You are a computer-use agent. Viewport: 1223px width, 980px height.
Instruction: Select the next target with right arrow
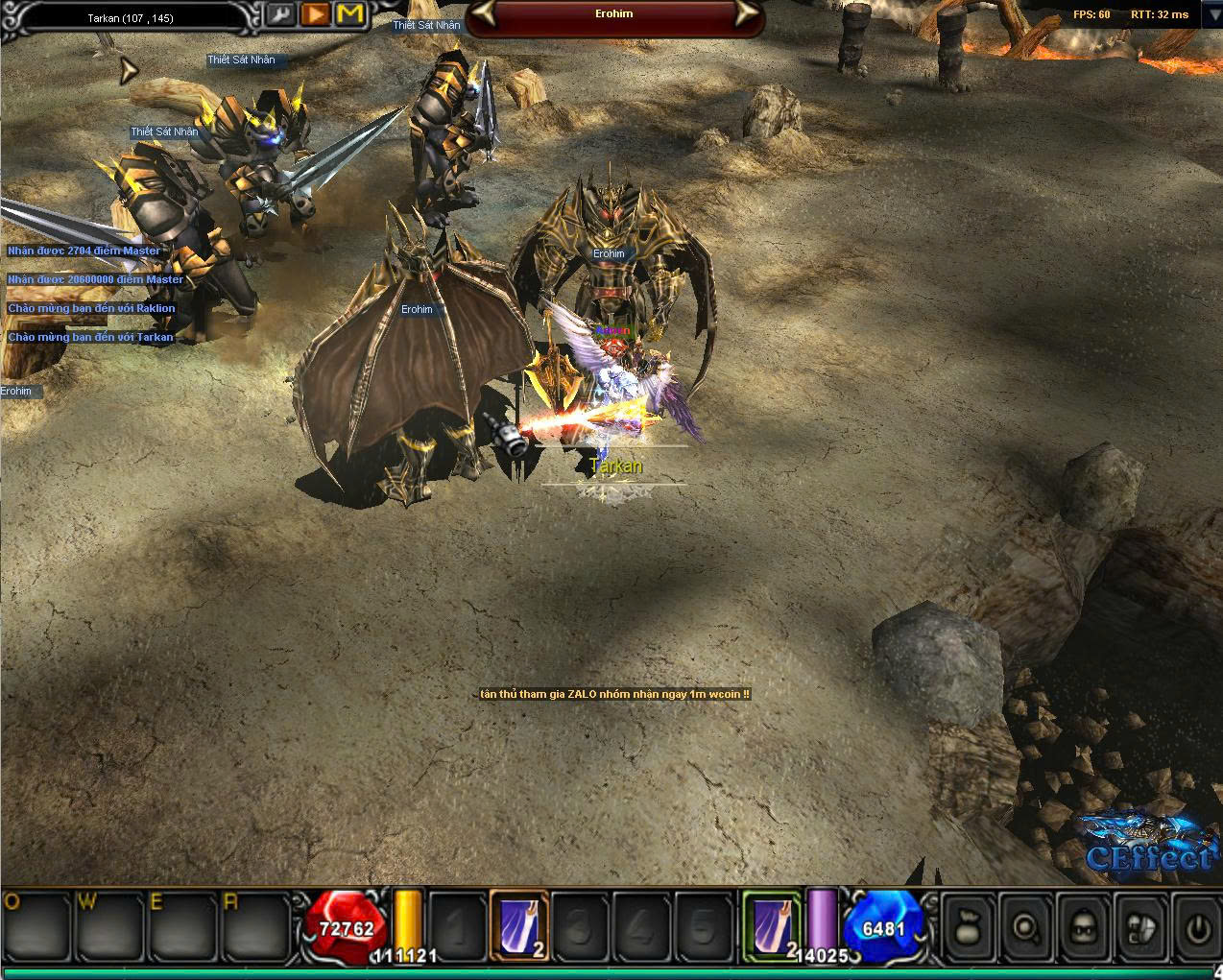click(744, 14)
